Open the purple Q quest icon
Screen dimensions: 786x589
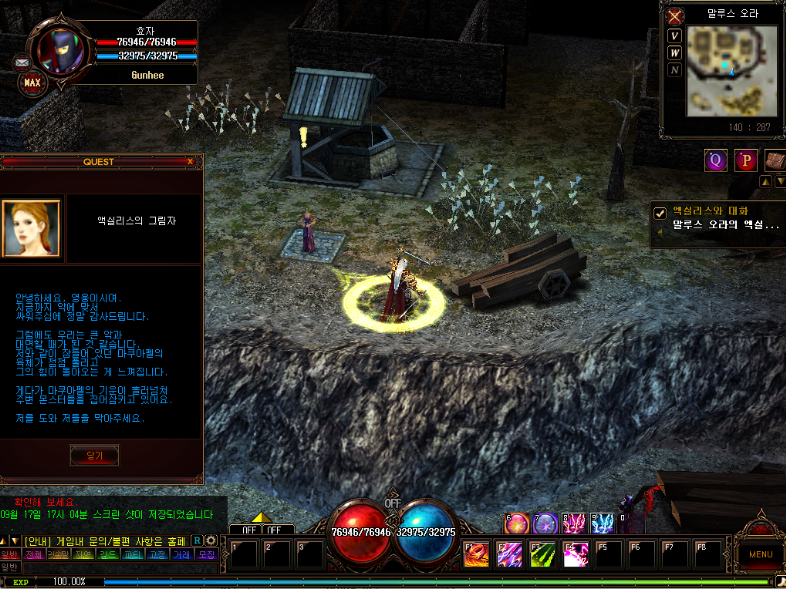(x=715, y=160)
